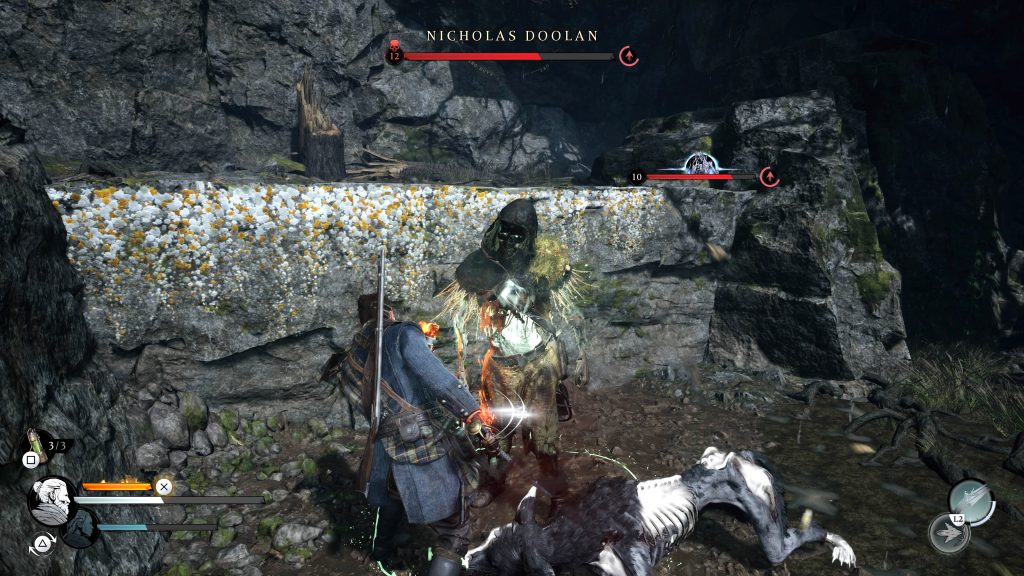Click Nicholas Doolan's red skull level icon
Screen dimensions: 1024x576
[x=394, y=52]
